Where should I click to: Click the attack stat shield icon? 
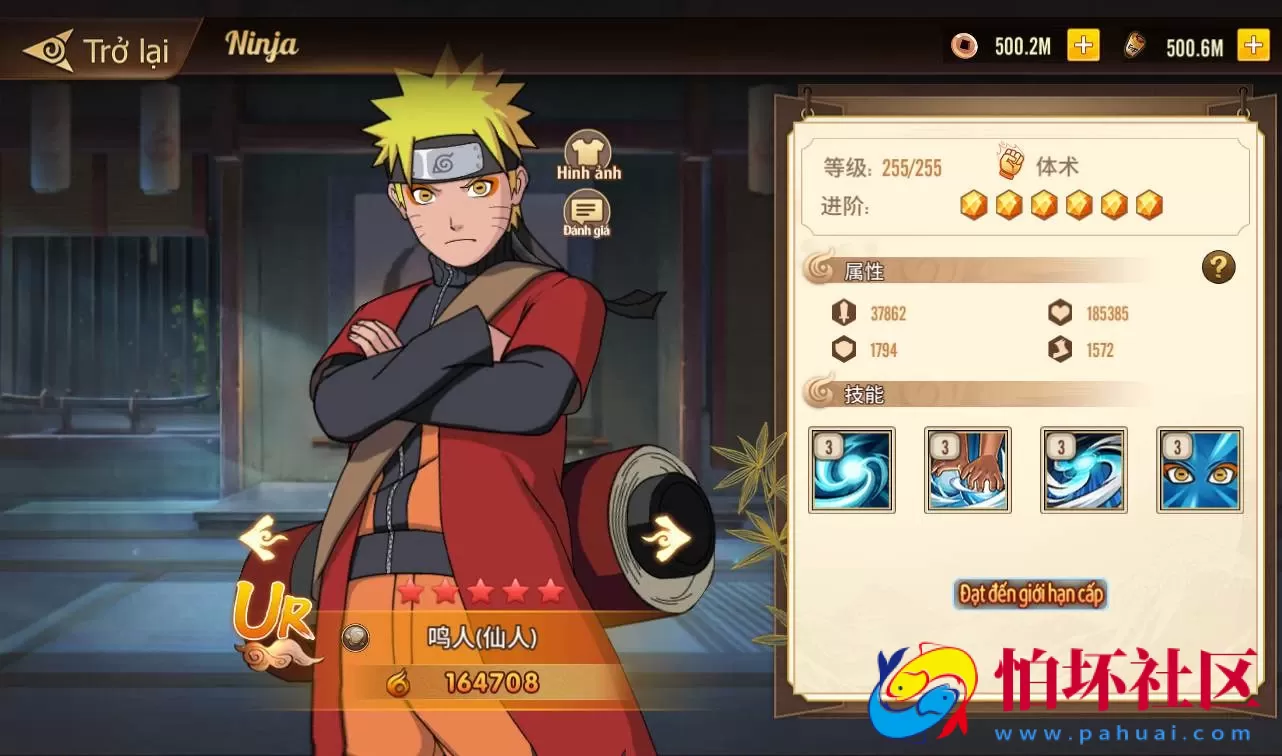tap(843, 313)
